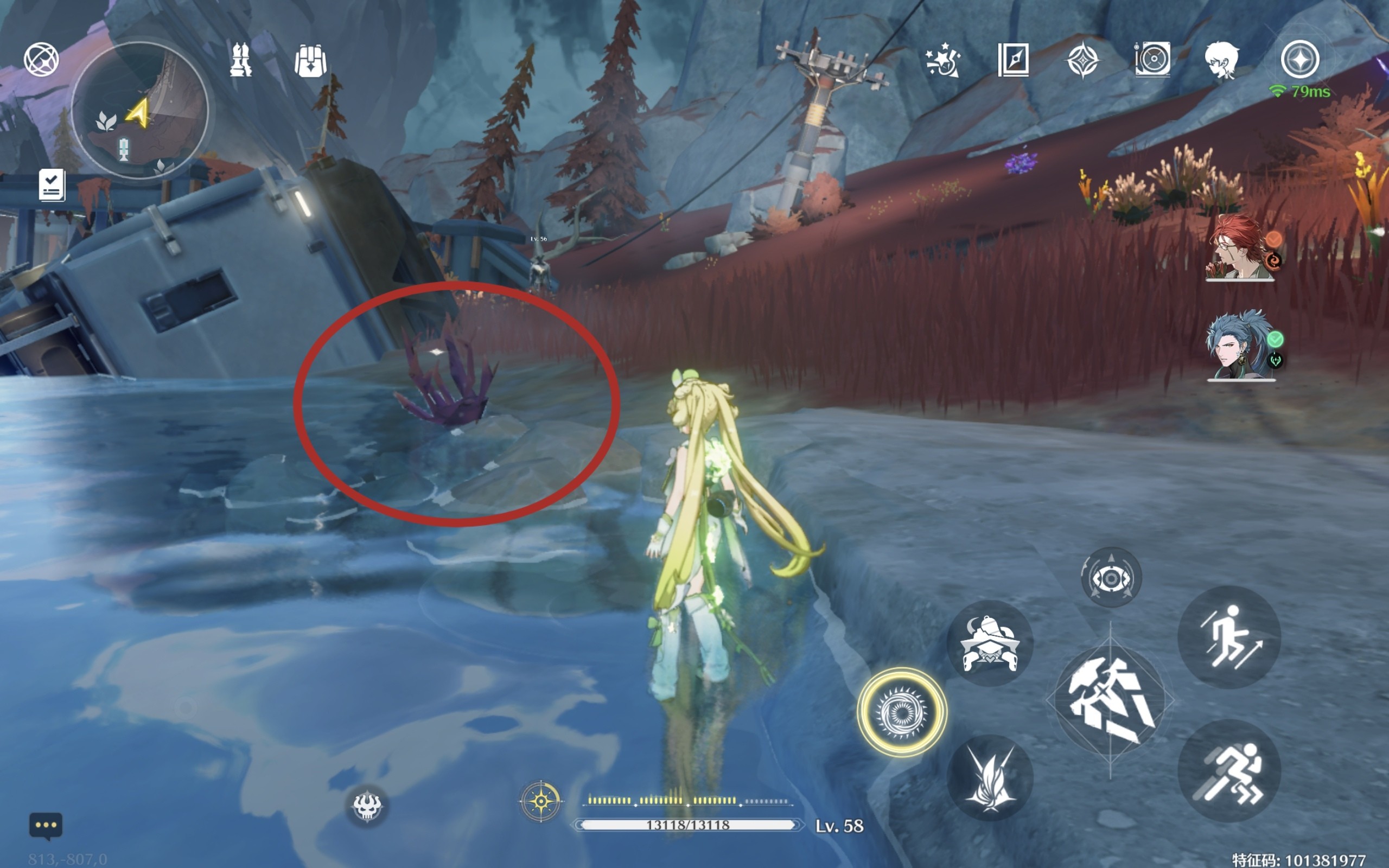
Task: Switch to the red-haired party member
Action: (1239, 248)
